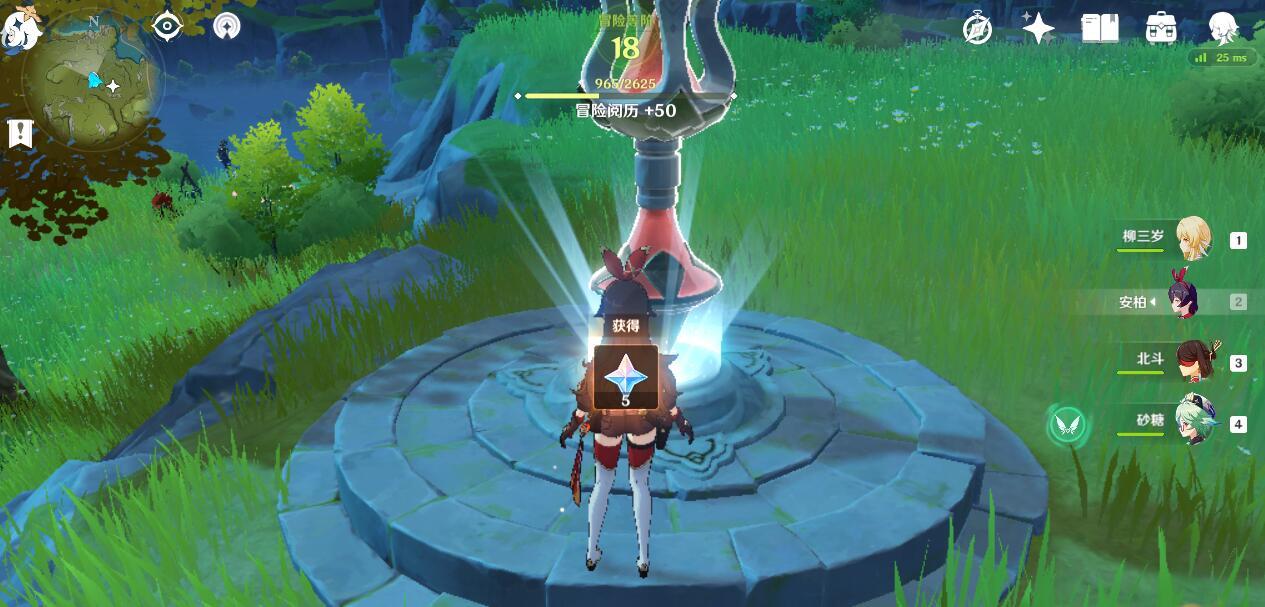The width and height of the screenshot is (1265, 607).
Task: Open the backpack inventory
Action: click(x=1161, y=29)
